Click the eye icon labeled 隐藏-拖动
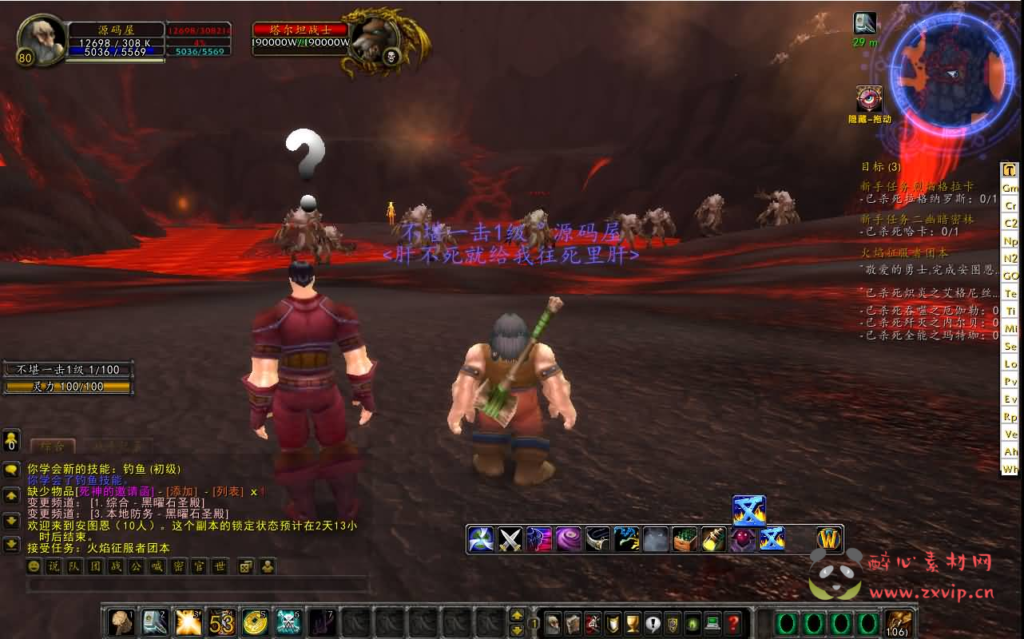 (869, 99)
